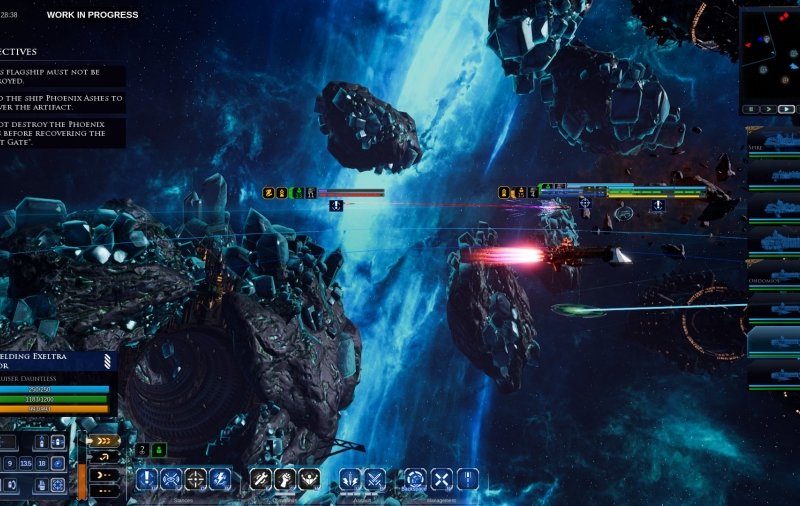Activate the raised fist ability
The width and height of the screenshot is (800, 506).
285,479
